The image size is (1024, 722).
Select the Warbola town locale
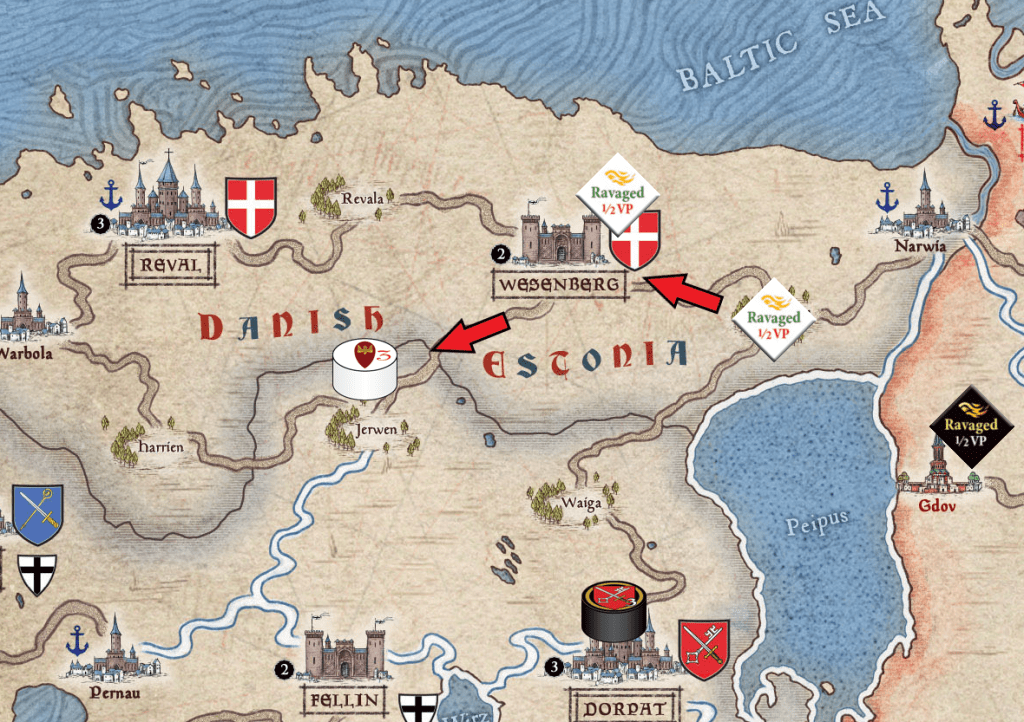(x=25, y=315)
